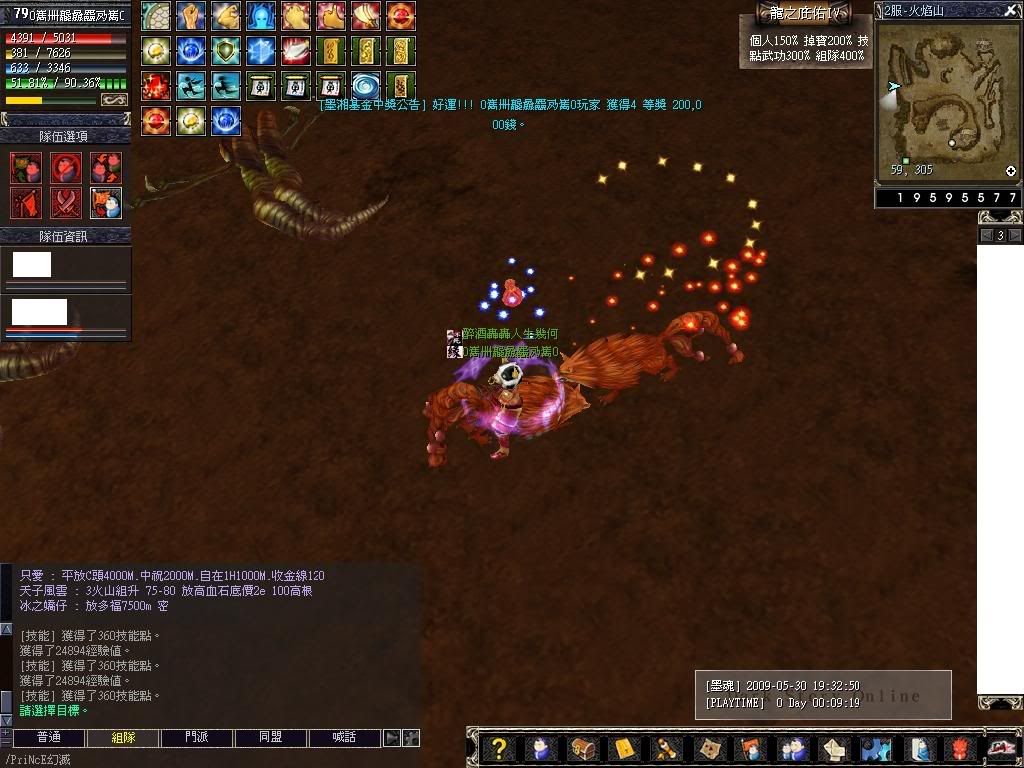Switch to the 普通 chat channel tab
This screenshot has width=1024, height=768.
point(48,738)
